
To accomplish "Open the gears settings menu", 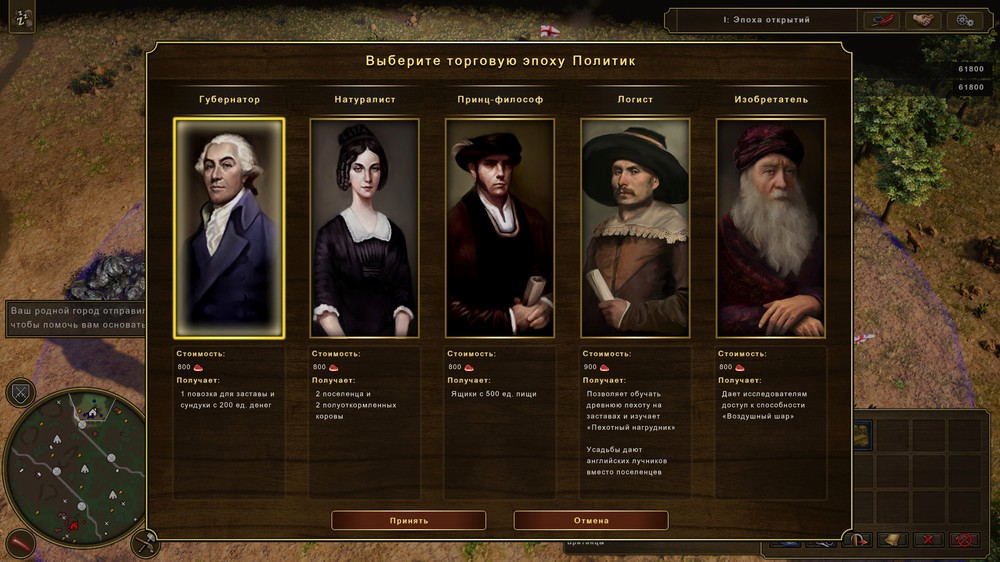I will 964,20.
